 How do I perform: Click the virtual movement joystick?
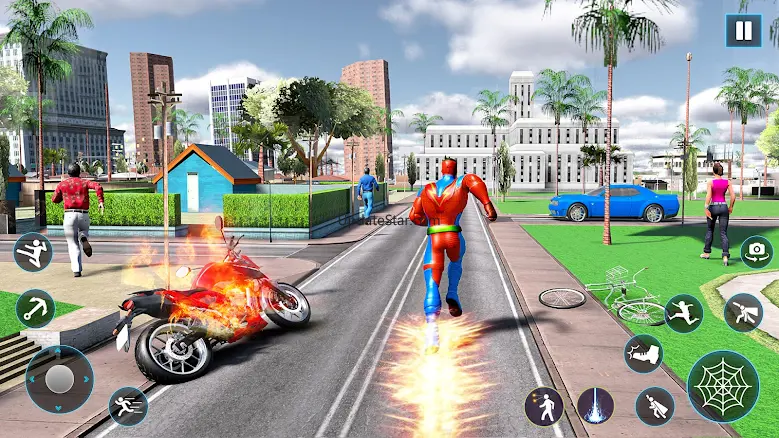[x=60, y=379]
